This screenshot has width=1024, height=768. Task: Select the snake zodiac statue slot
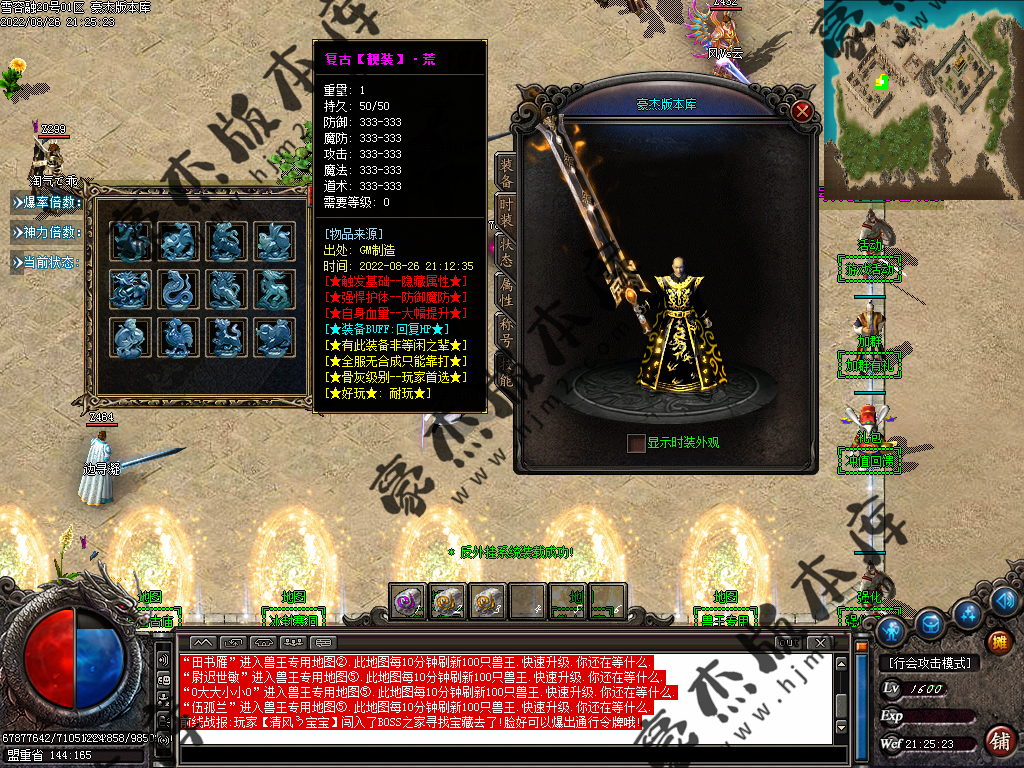[x=179, y=290]
